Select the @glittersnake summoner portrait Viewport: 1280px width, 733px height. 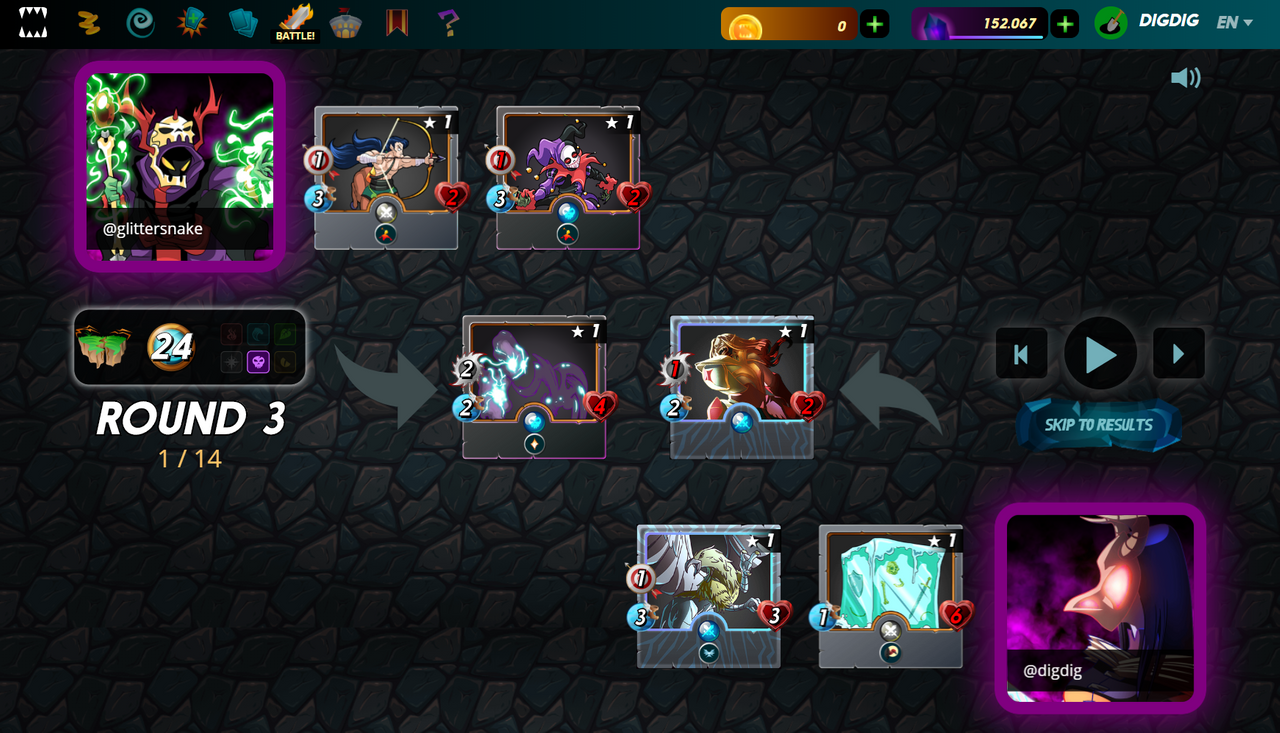pos(180,166)
